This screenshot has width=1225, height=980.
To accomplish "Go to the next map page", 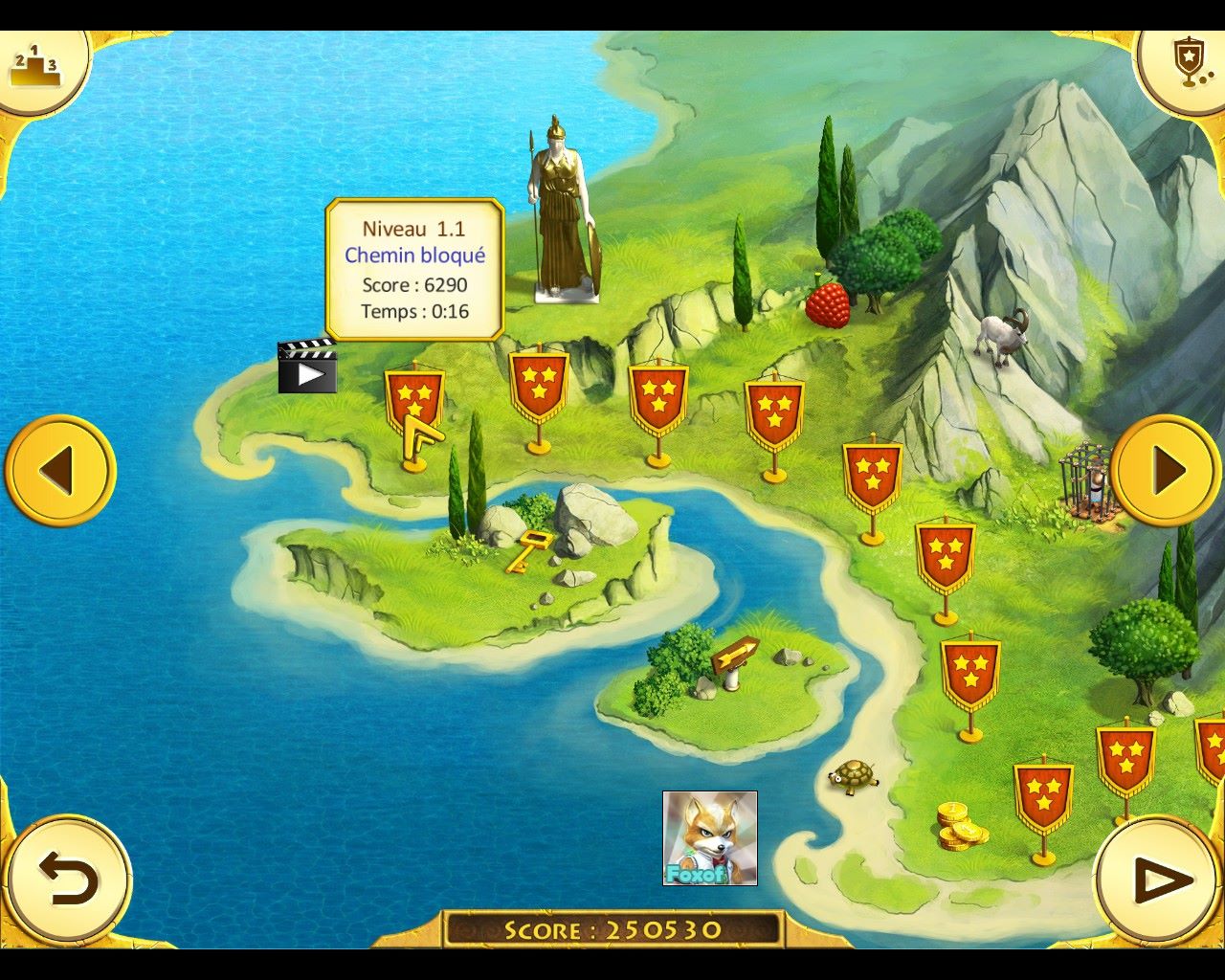I will pos(1166,471).
